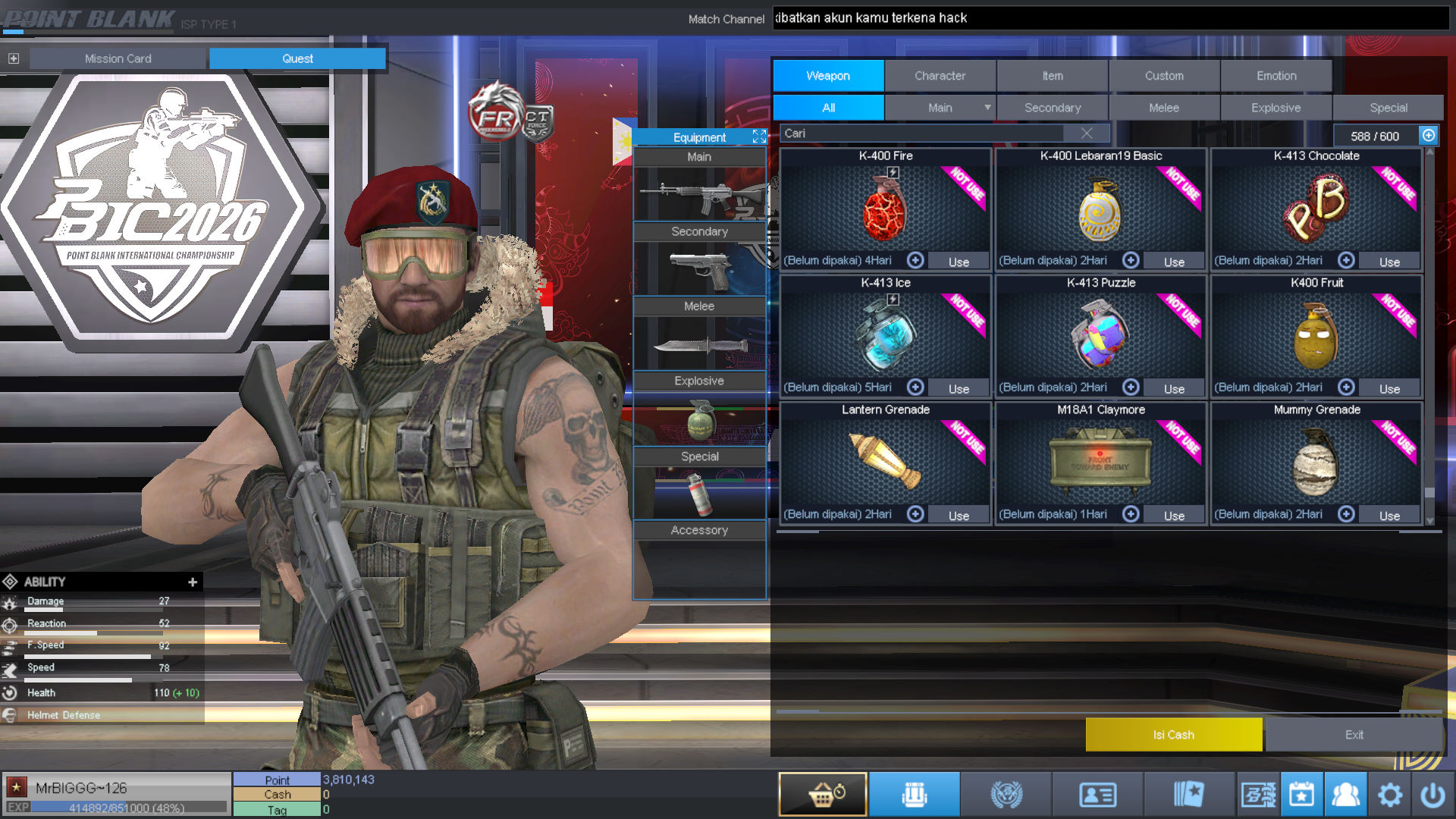
Task: Select the Custom tab
Action: click(1164, 76)
